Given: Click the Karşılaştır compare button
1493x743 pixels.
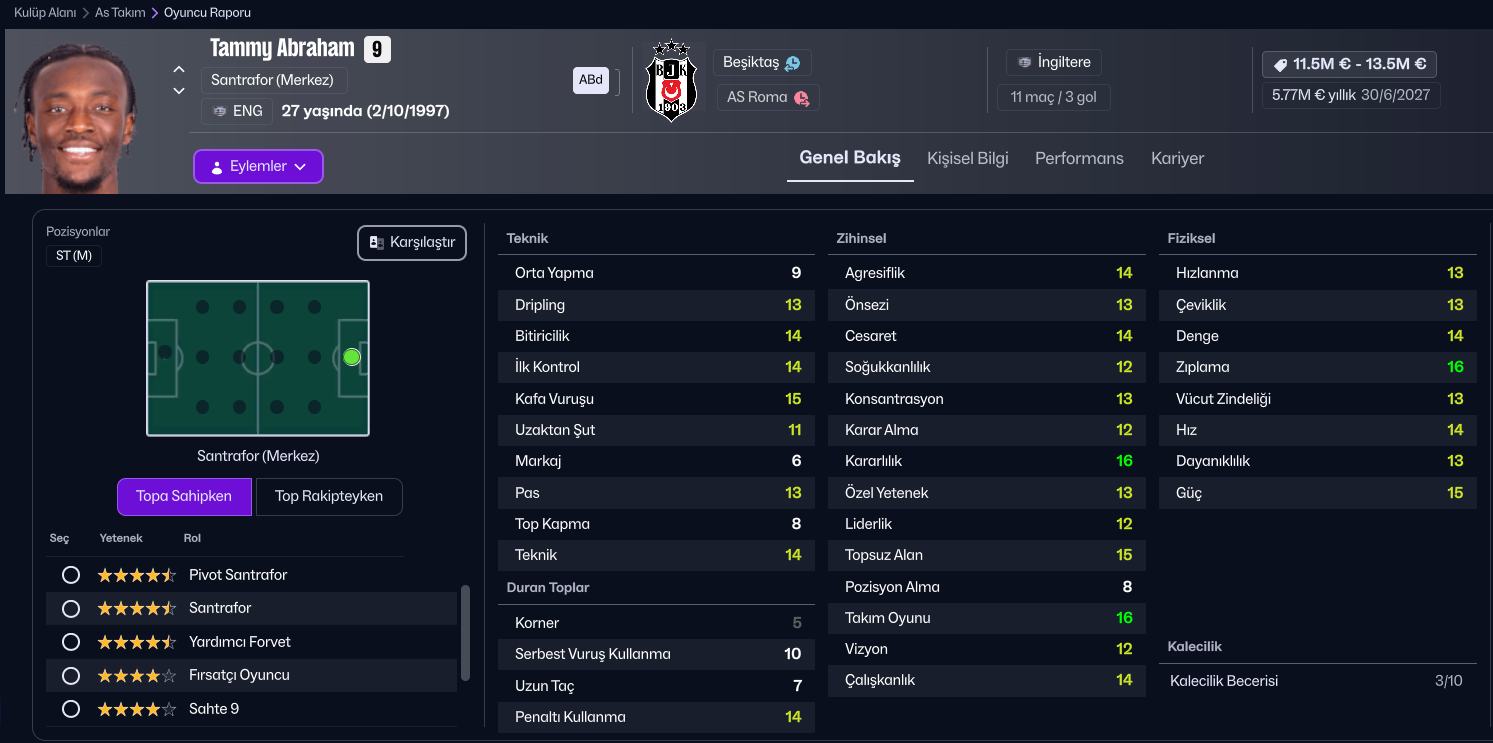Looking at the screenshot, I should pyautogui.click(x=412, y=243).
